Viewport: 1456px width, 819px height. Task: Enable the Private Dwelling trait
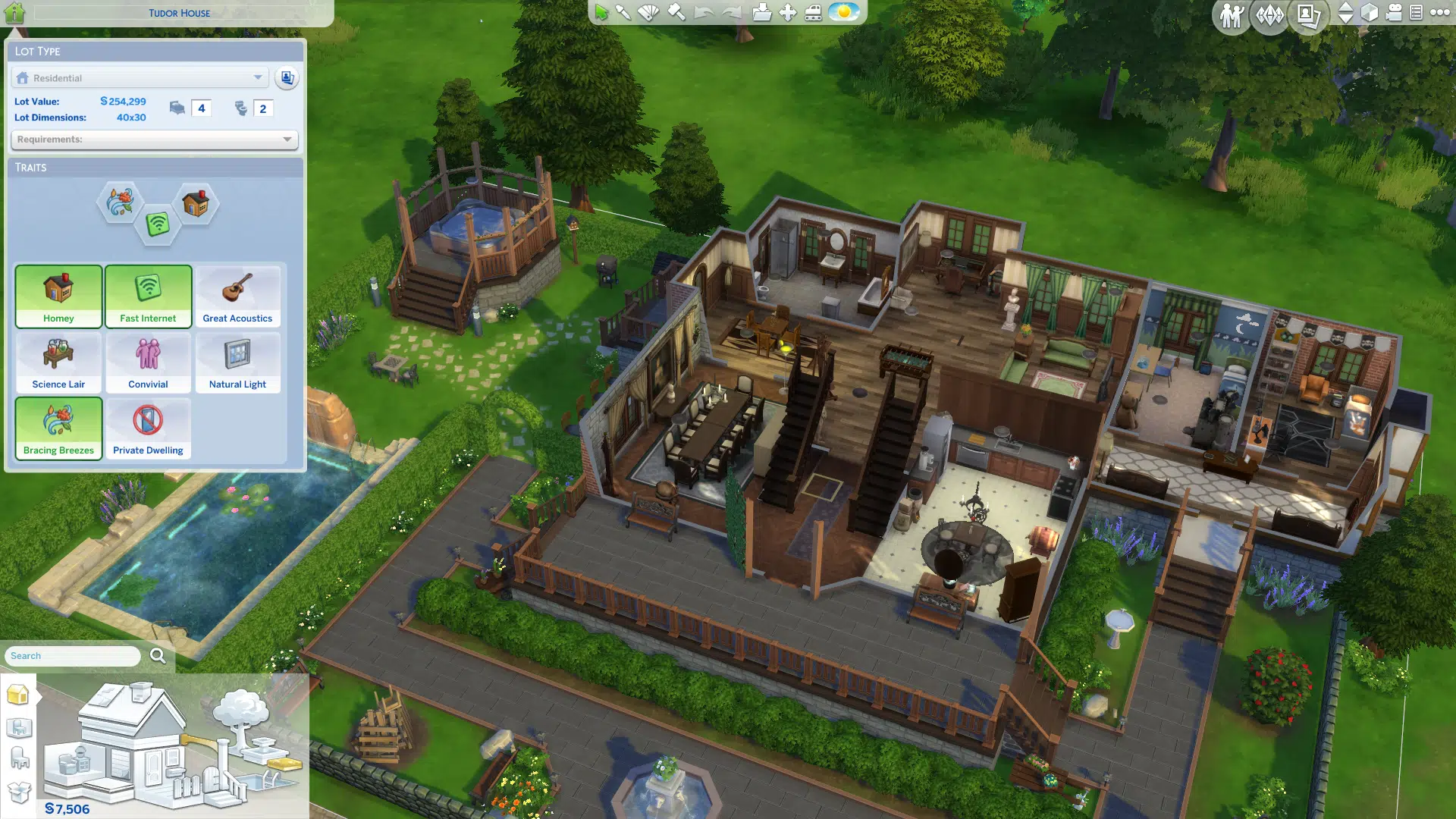click(148, 428)
